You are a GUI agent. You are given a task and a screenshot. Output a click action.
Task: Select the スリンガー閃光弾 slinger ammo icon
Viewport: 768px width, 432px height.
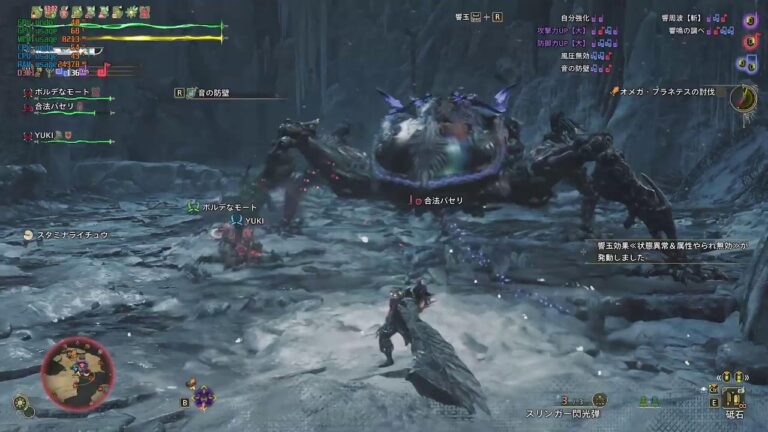pos(598,399)
